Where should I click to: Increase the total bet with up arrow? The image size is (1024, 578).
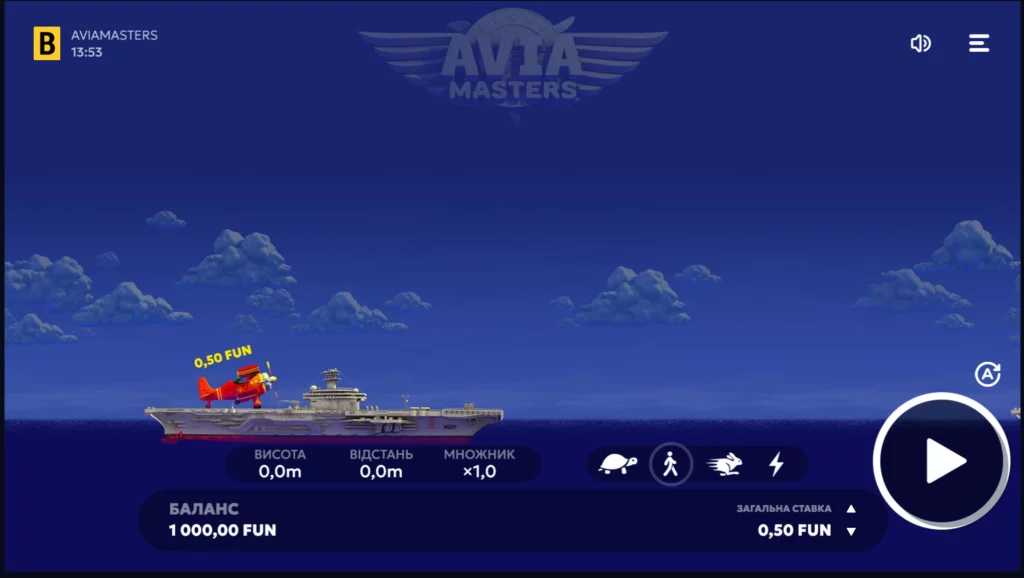851,509
